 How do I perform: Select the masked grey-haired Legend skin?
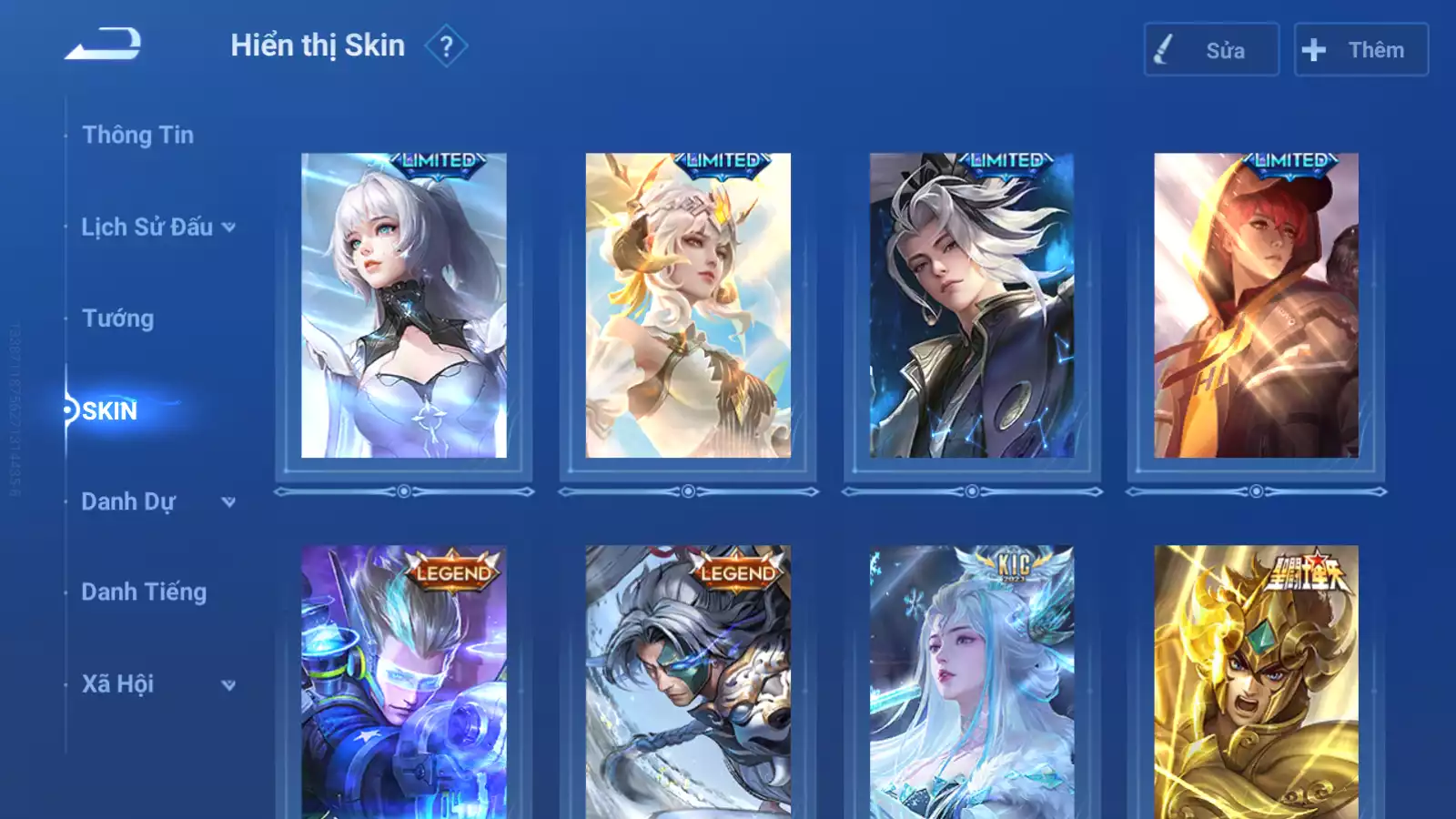[x=688, y=682]
